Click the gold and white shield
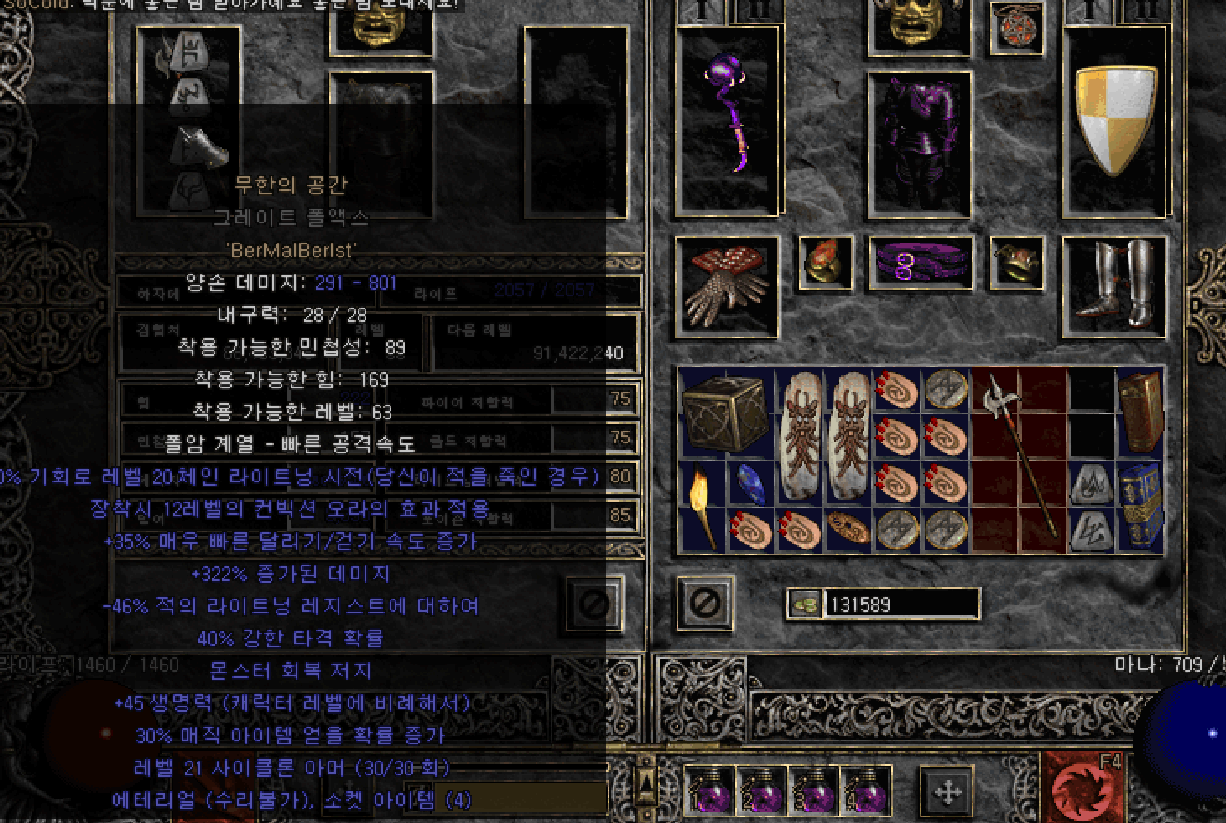 1114,118
